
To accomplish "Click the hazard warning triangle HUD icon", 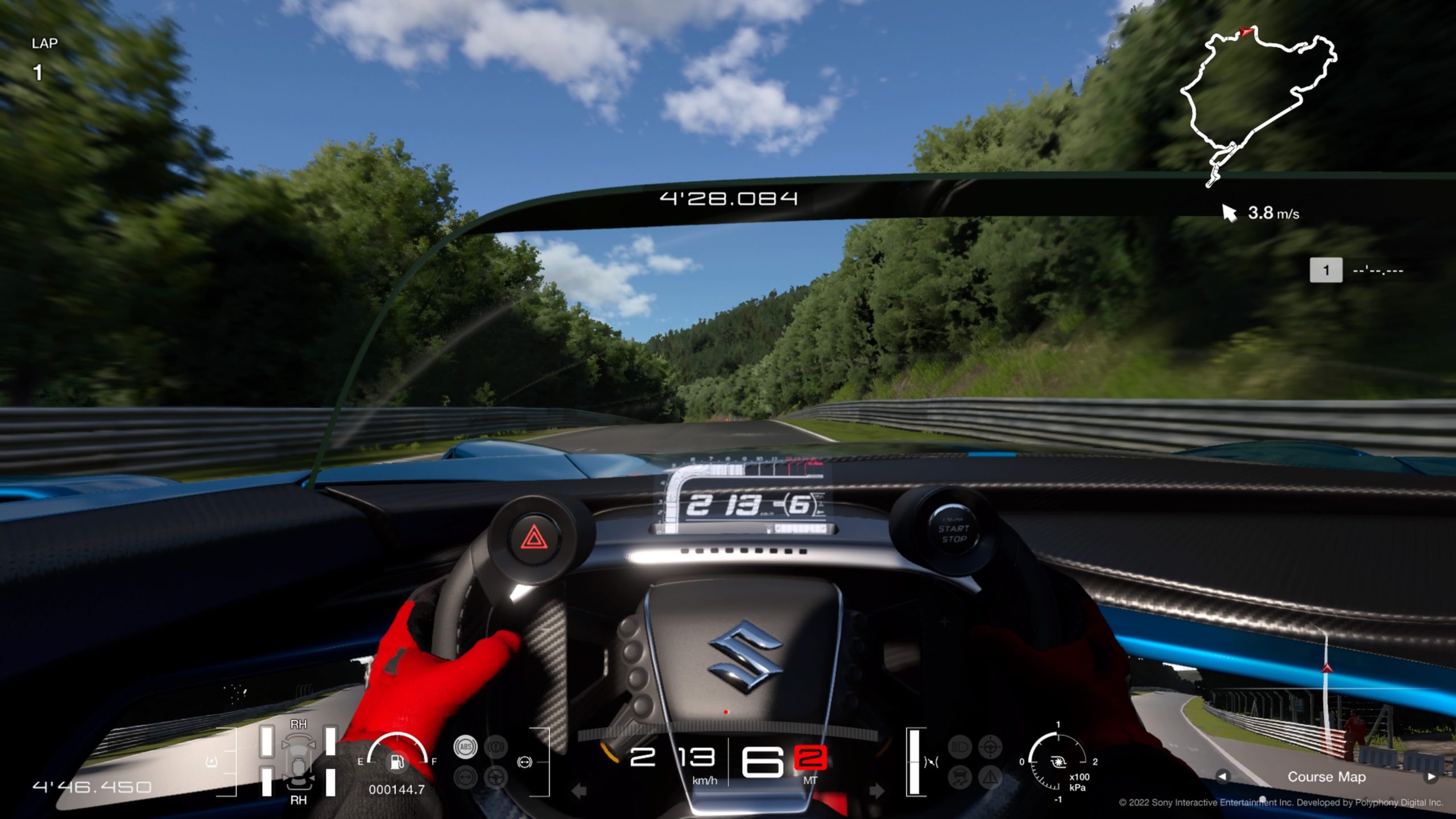I will click(990, 777).
